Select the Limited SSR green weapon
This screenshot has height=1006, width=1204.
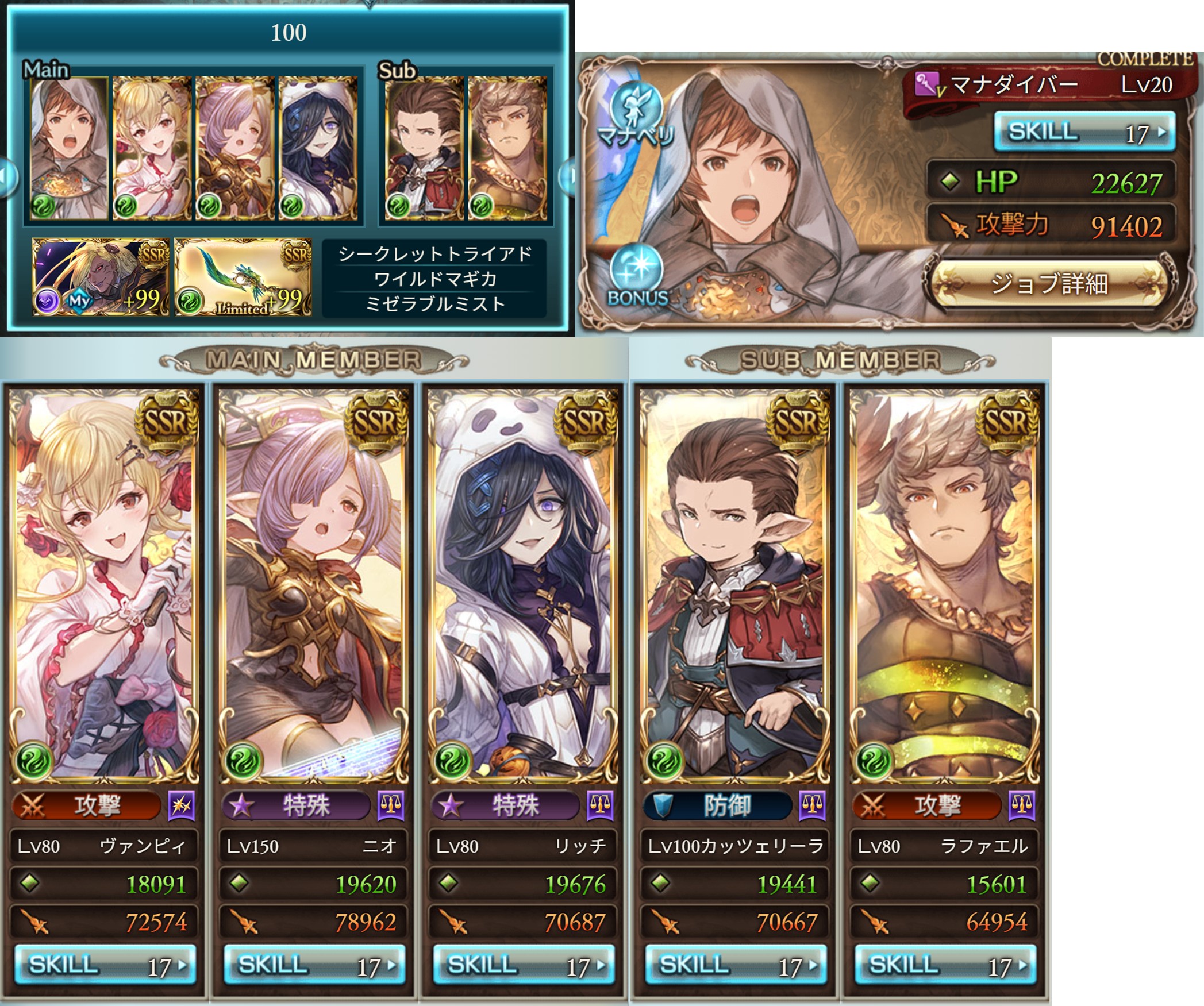243,277
